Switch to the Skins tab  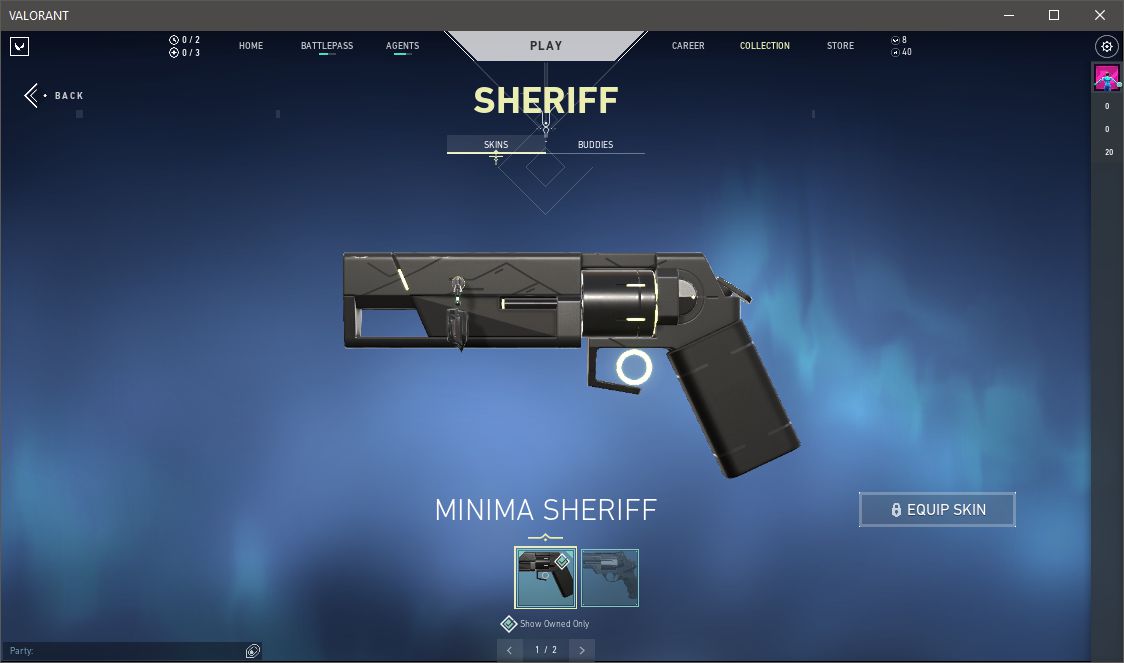click(496, 145)
